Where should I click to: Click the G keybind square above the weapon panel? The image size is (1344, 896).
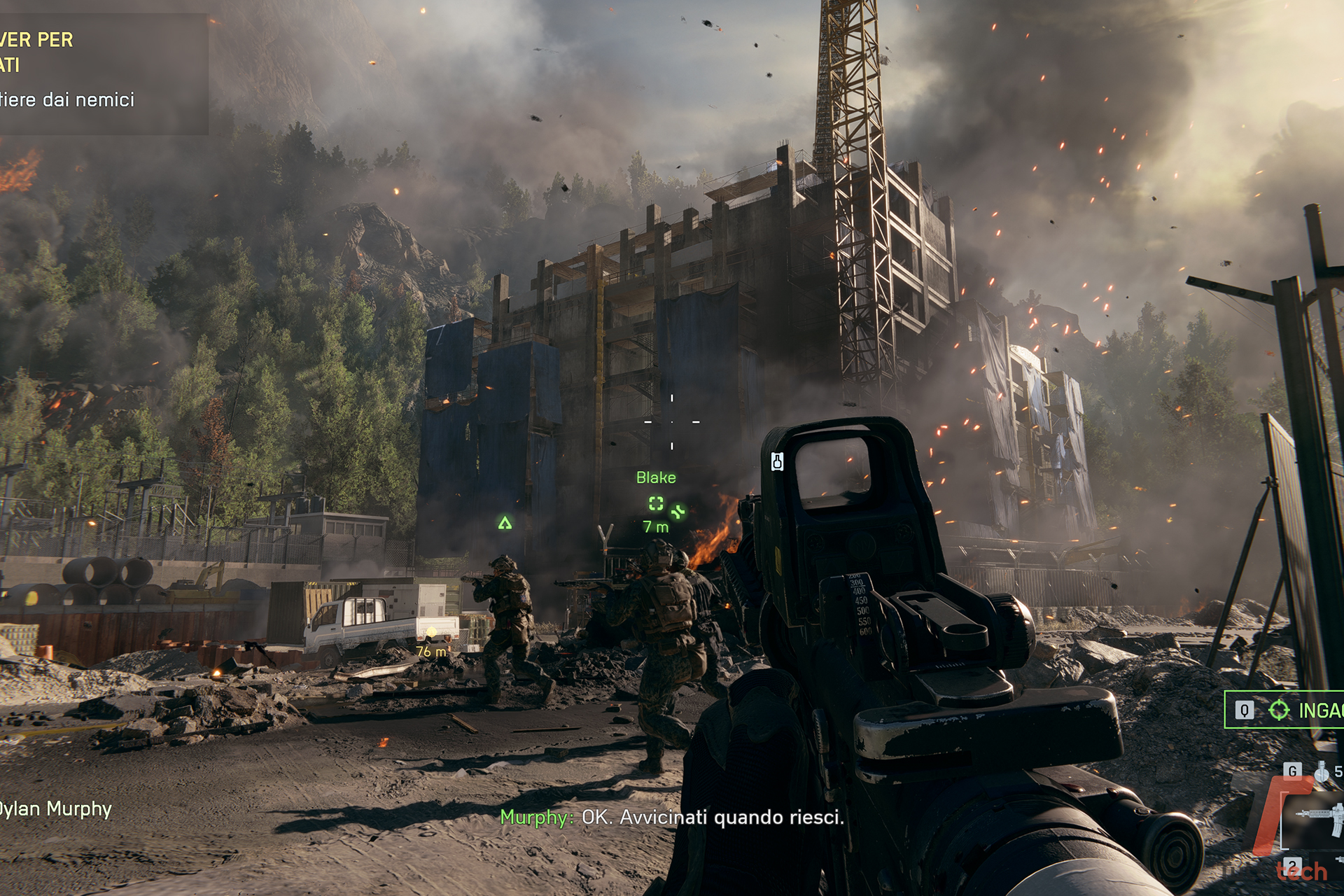tap(1293, 771)
